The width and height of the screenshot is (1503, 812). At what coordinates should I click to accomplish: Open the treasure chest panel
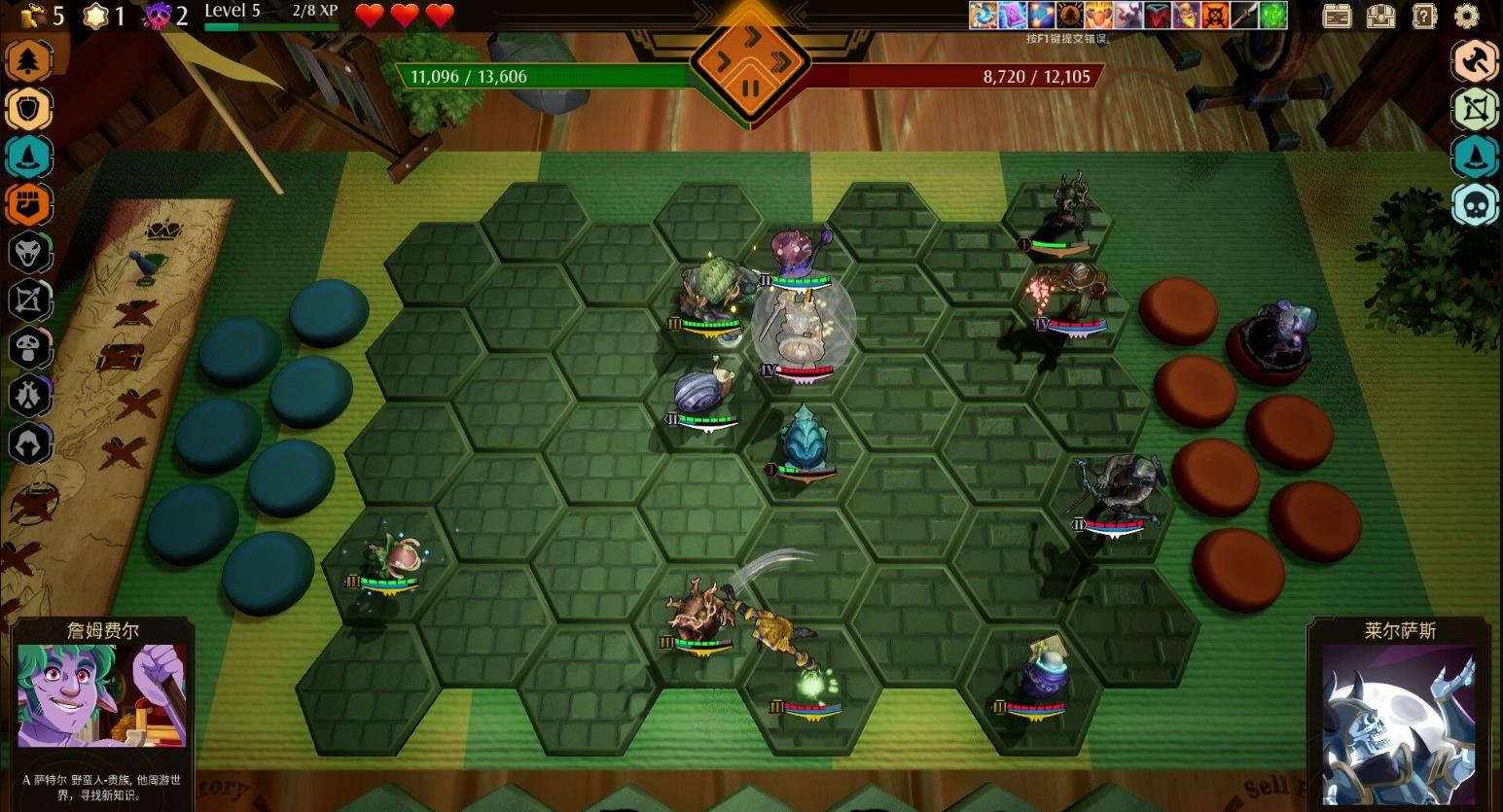pos(1383,17)
